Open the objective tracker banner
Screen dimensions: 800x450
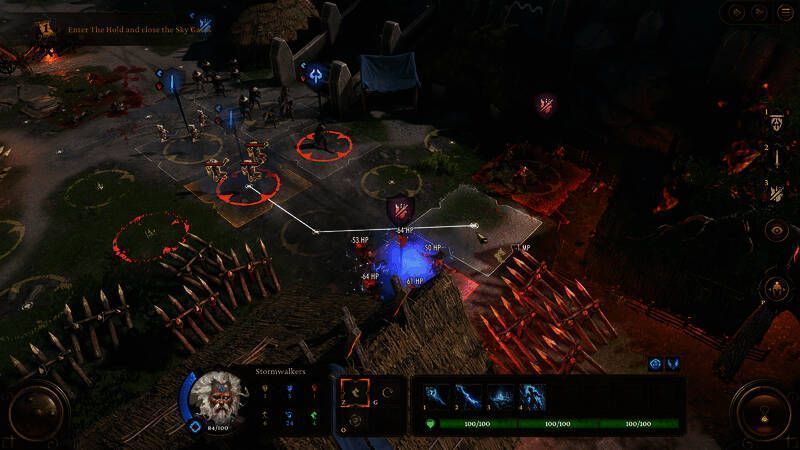click(130, 29)
